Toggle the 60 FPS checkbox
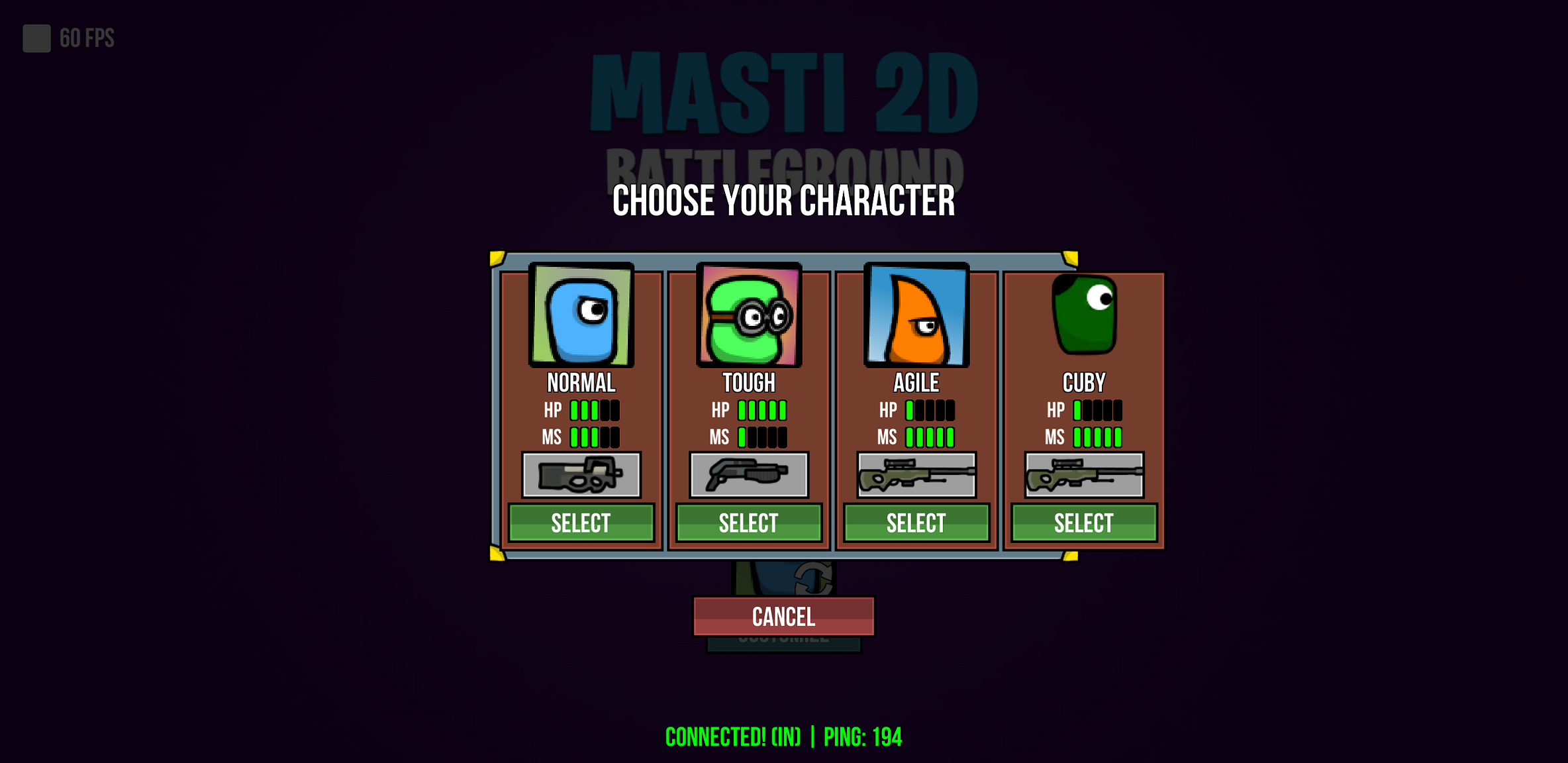Image resolution: width=1568 pixels, height=763 pixels. tap(37, 38)
